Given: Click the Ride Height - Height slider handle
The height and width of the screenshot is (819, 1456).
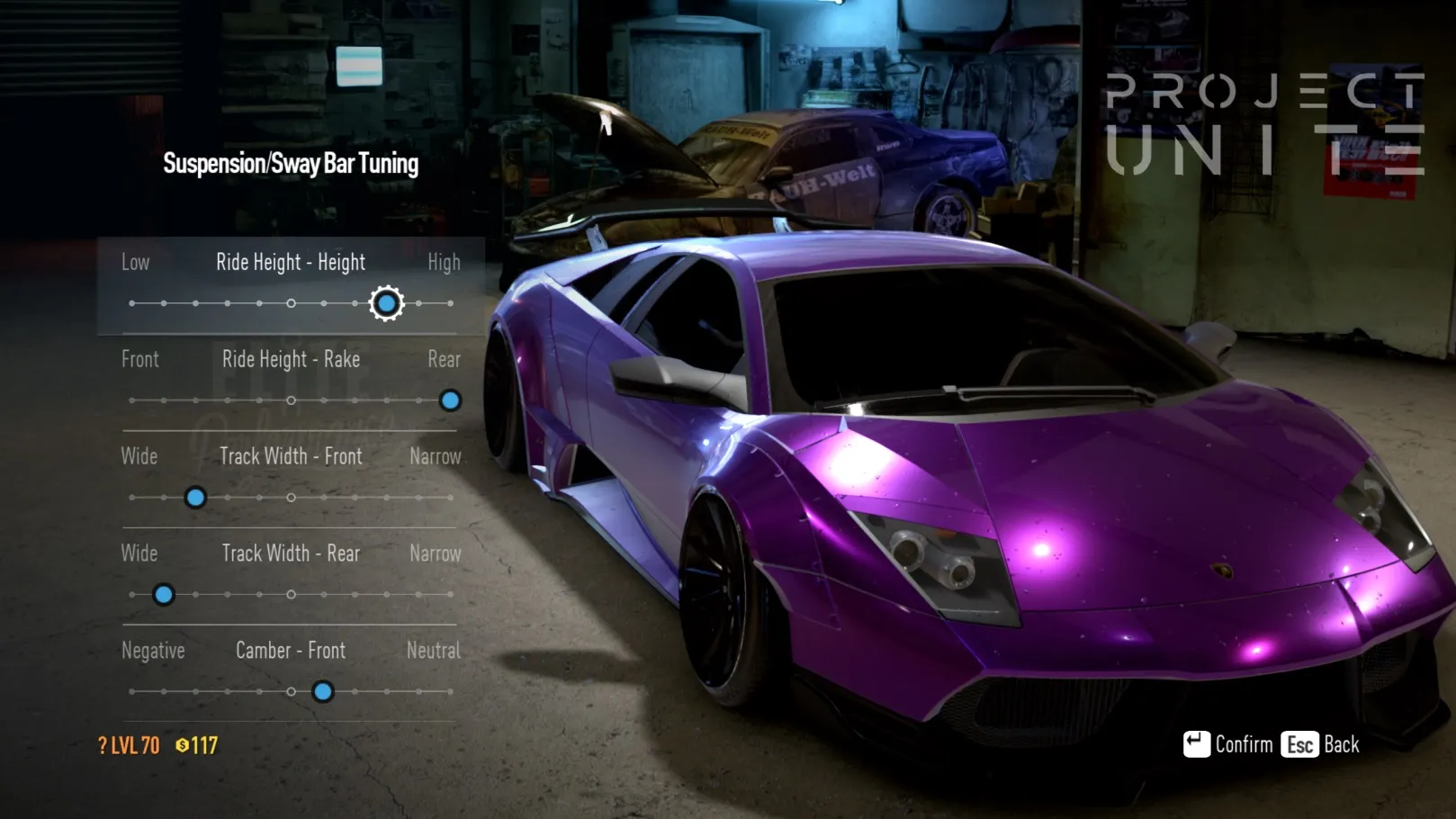Looking at the screenshot, I should 386,304.
